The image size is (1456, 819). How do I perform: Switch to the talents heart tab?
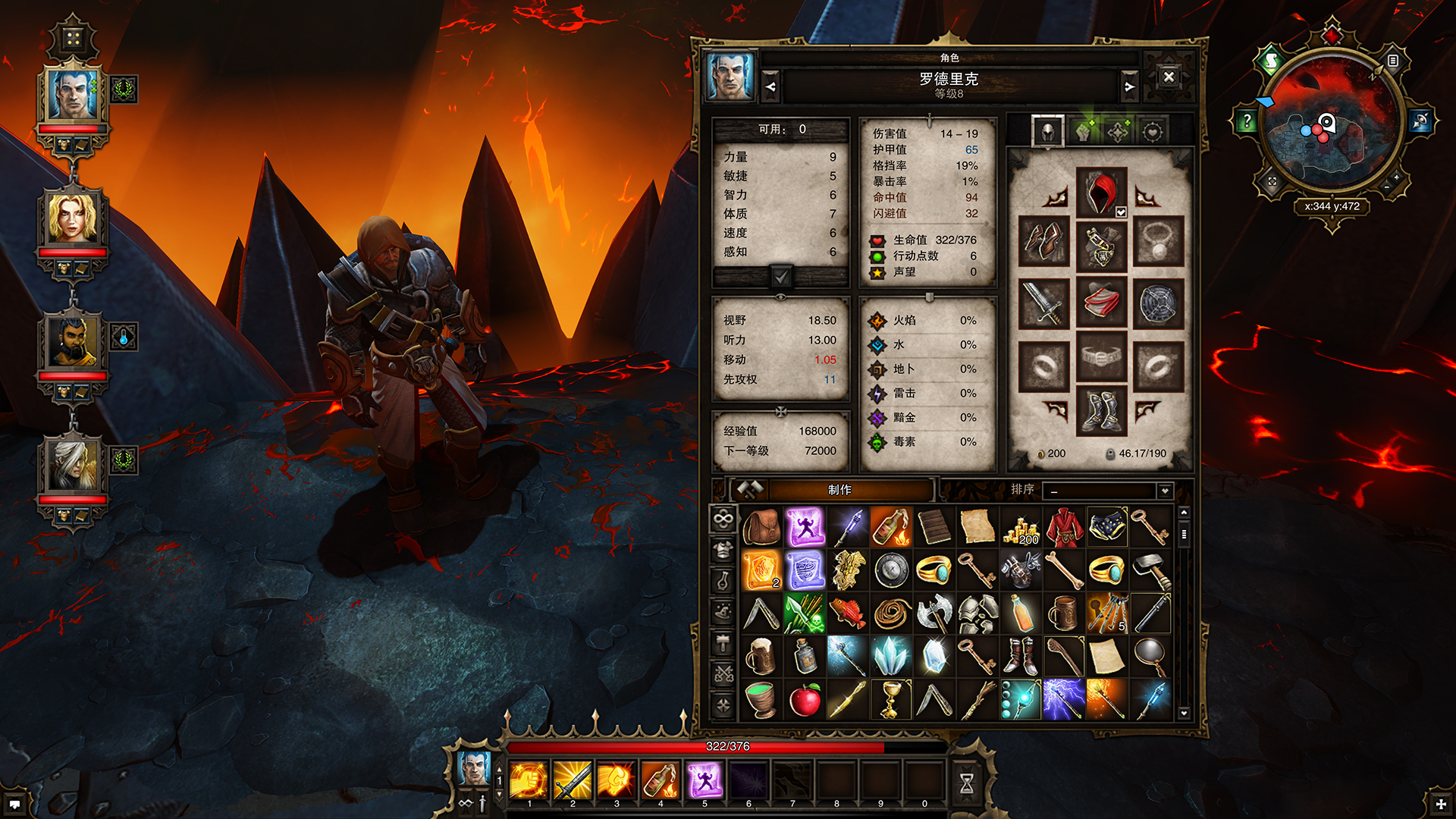coord(1151,130)
